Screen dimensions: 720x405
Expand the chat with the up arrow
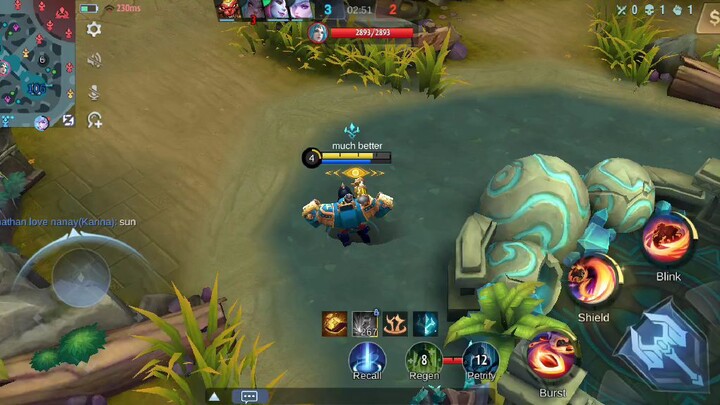click(213, 396)
